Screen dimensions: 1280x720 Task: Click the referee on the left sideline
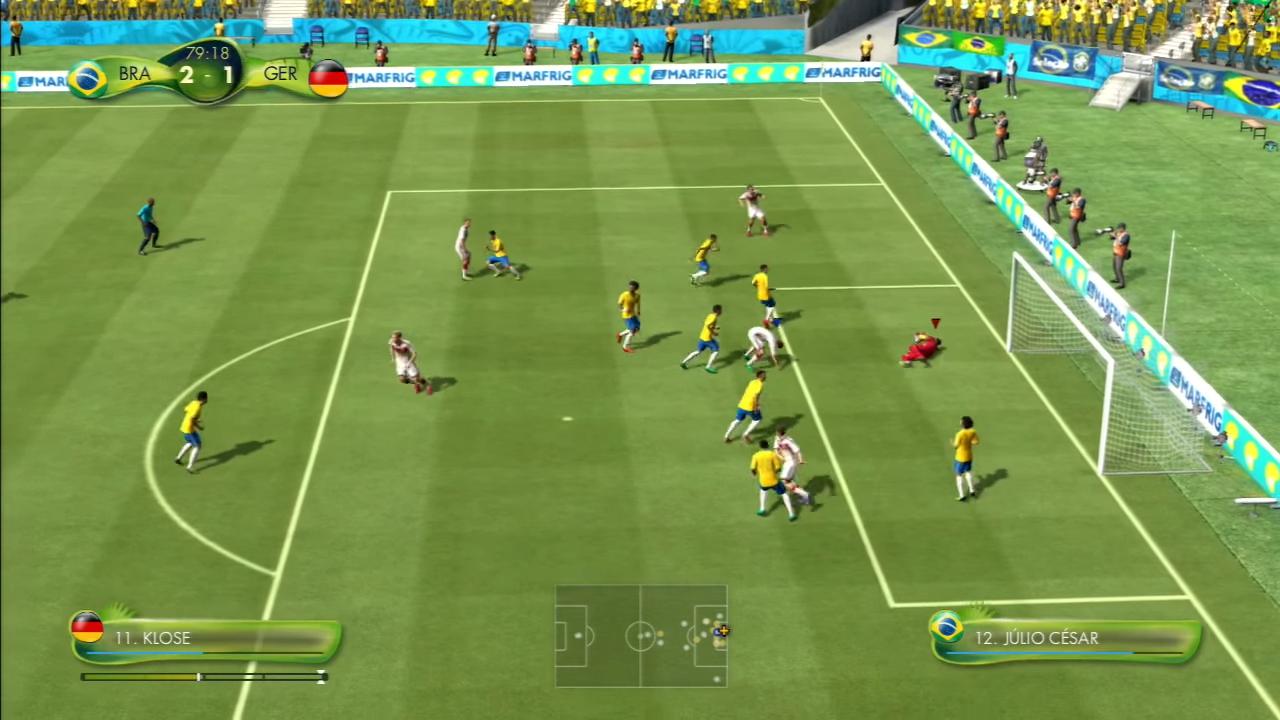(x=148, y=222)
